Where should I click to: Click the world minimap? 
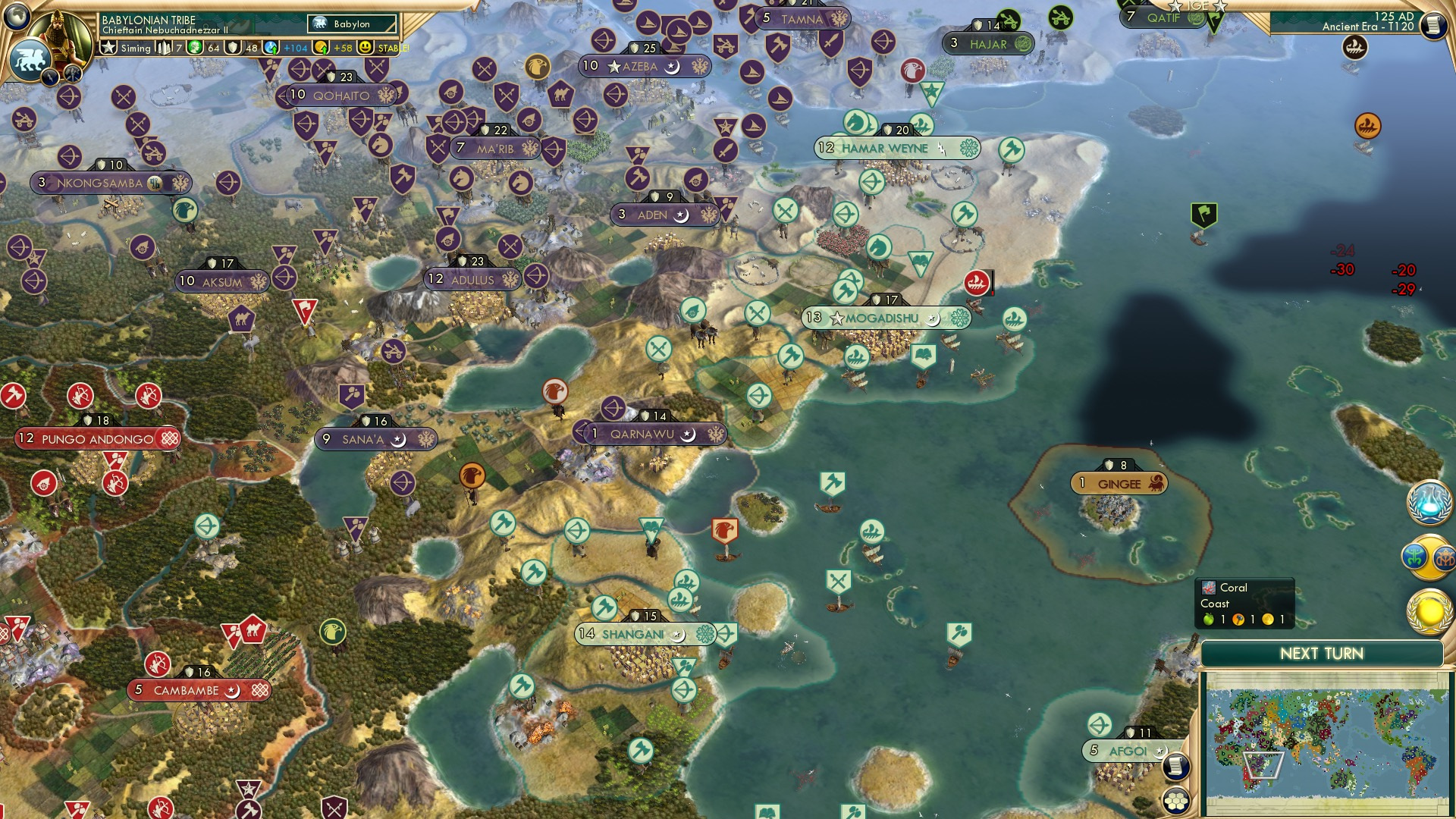click(1325, 745)
